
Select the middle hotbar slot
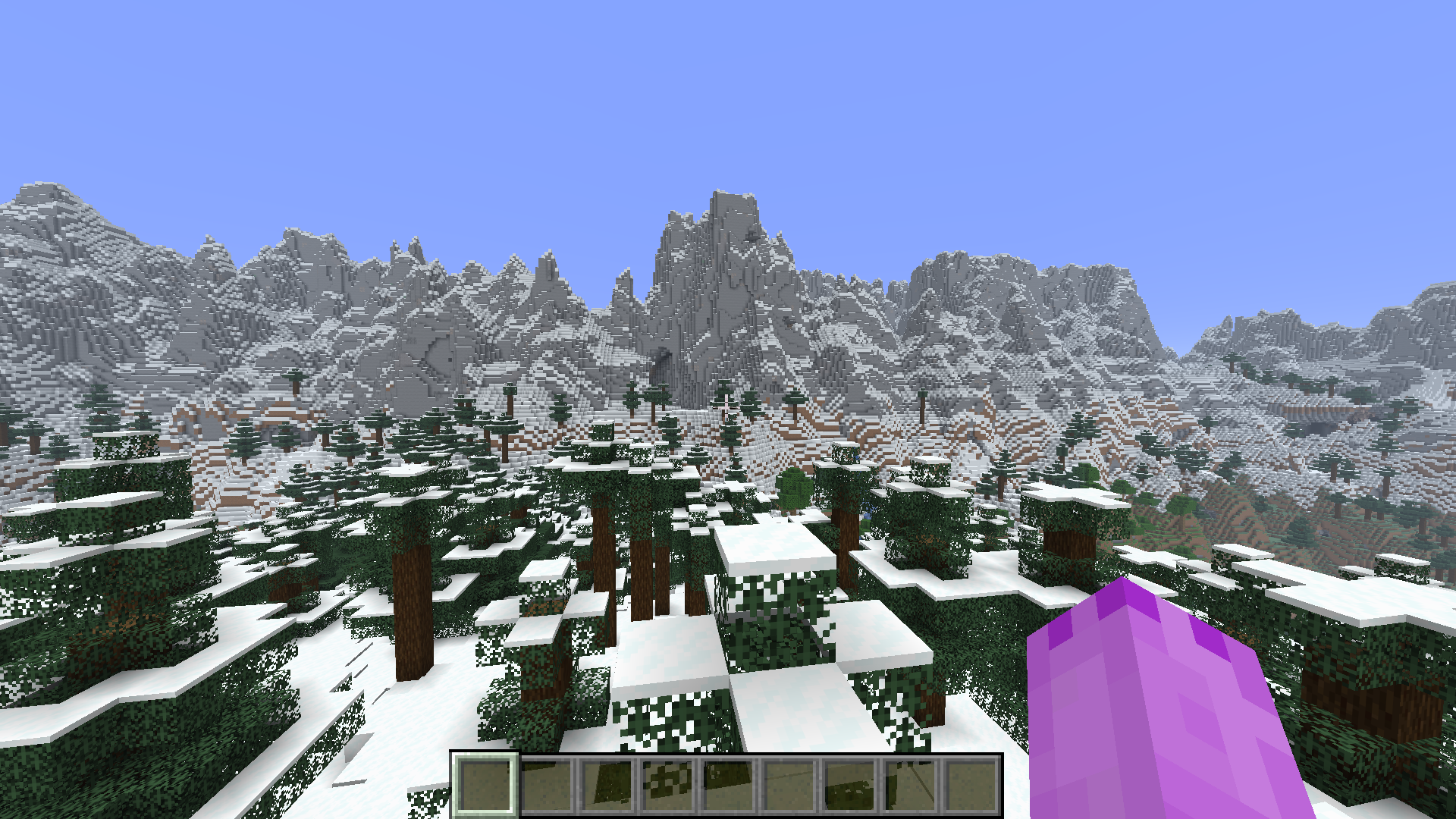729,783
